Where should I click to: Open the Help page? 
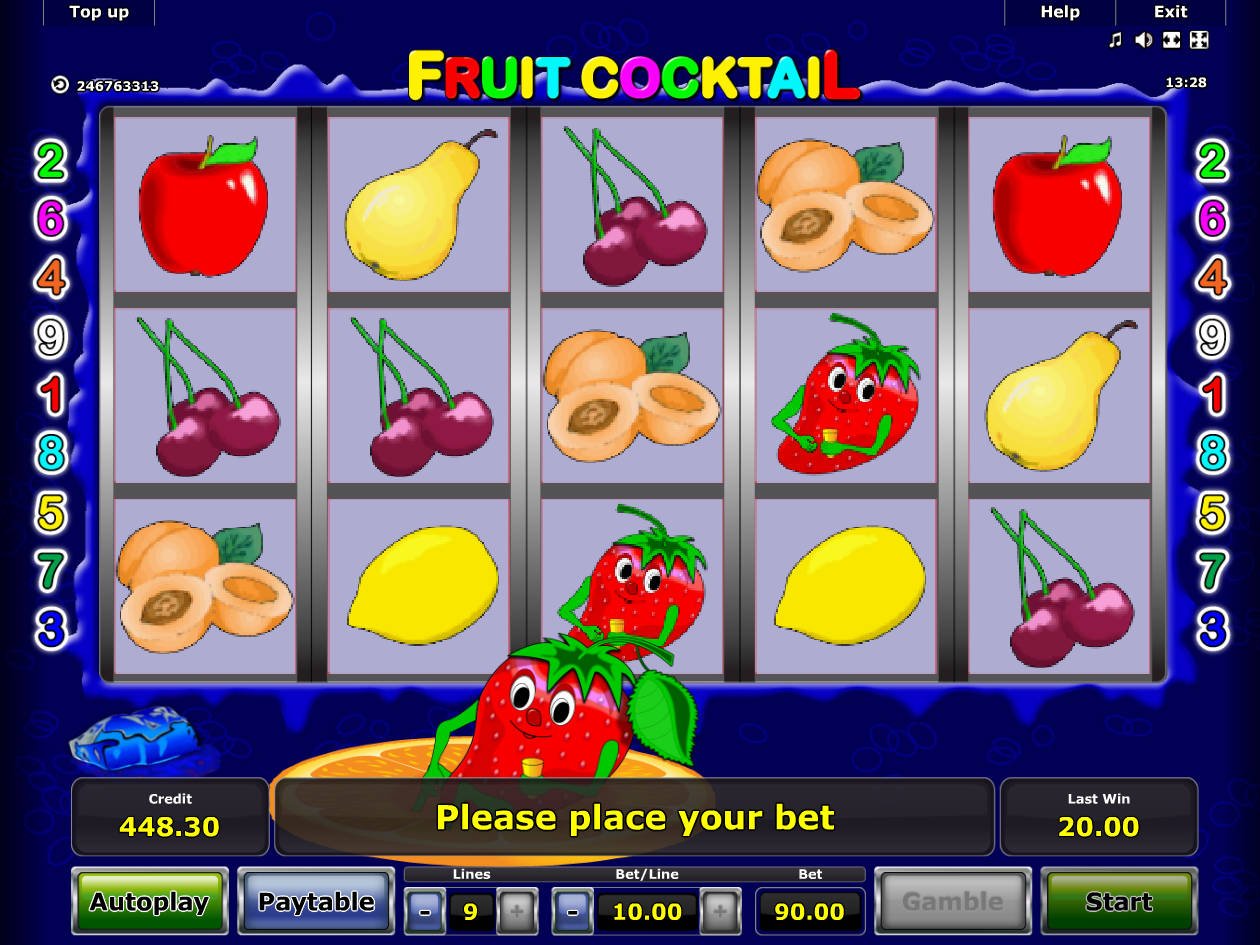click(x=1059, y=12)
